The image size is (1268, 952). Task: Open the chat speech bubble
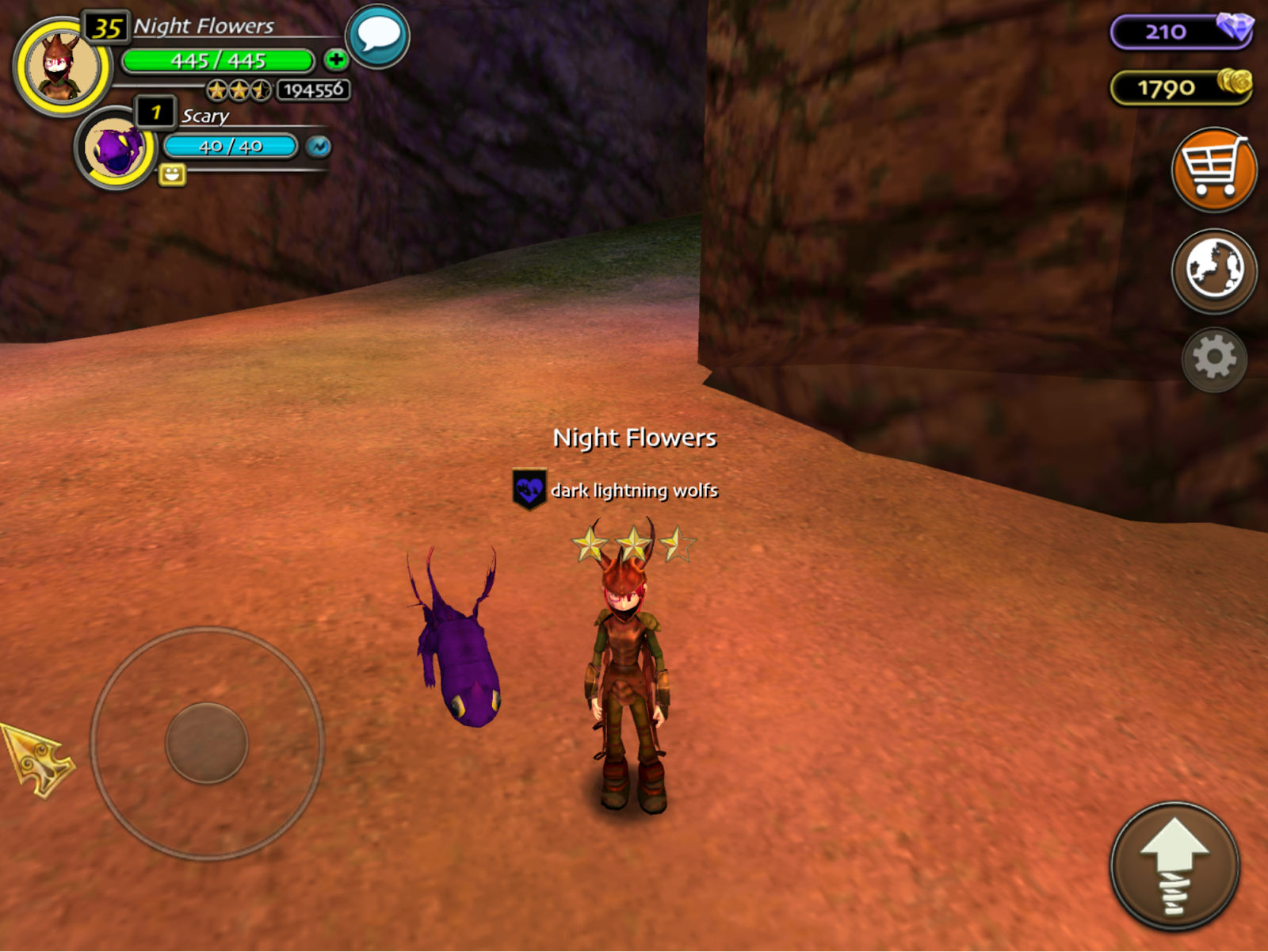click(x=378, y=36)
